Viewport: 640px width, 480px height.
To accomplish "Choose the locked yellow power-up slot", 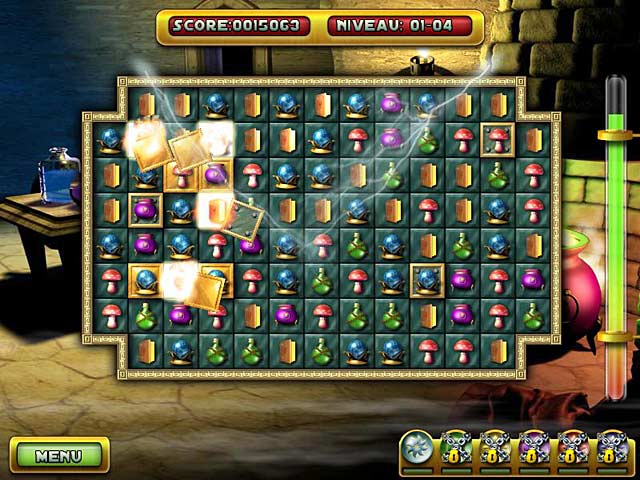I will 494,447.
